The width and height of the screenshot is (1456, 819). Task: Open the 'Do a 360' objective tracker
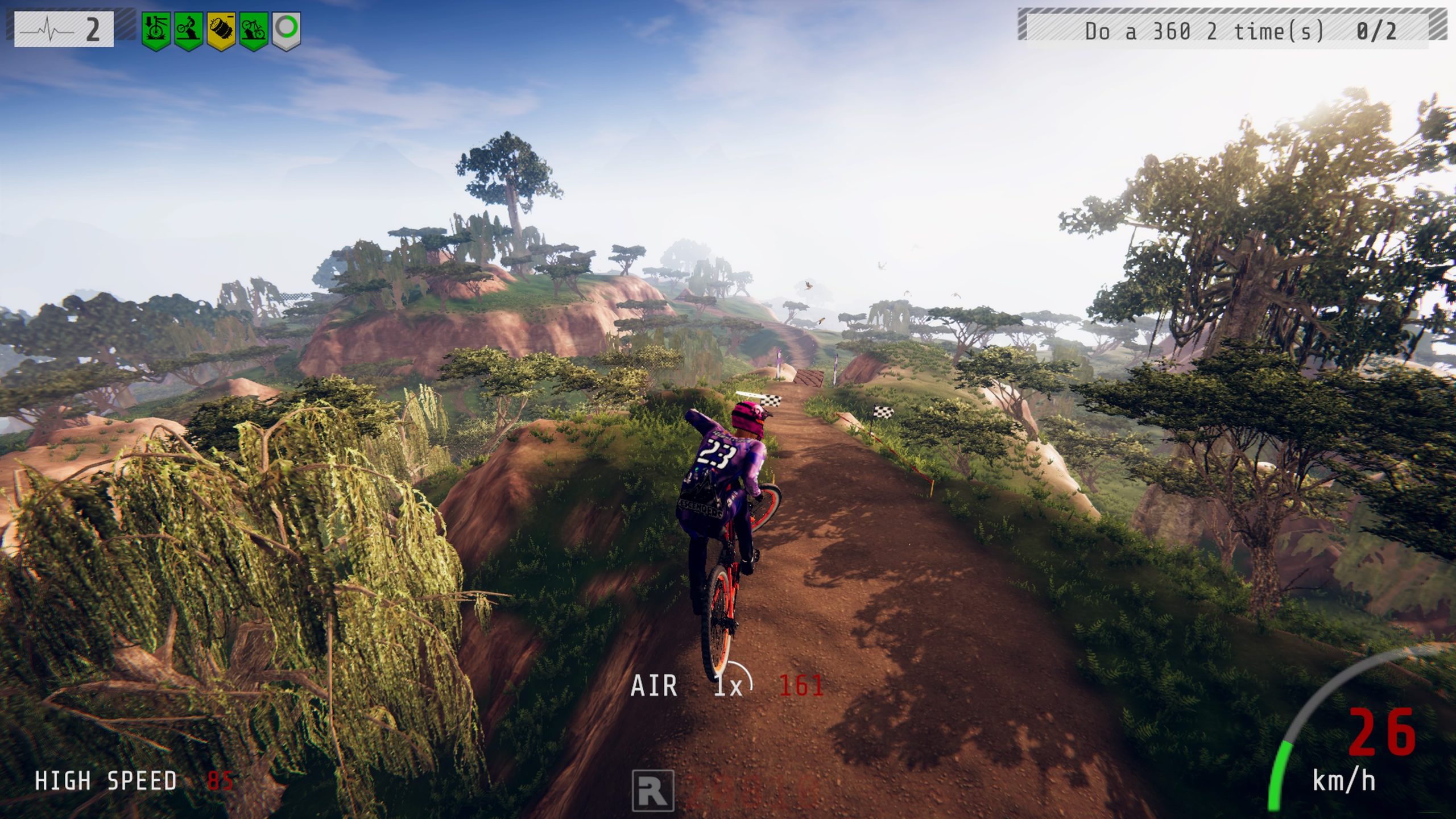click(x=1231, y=25)
